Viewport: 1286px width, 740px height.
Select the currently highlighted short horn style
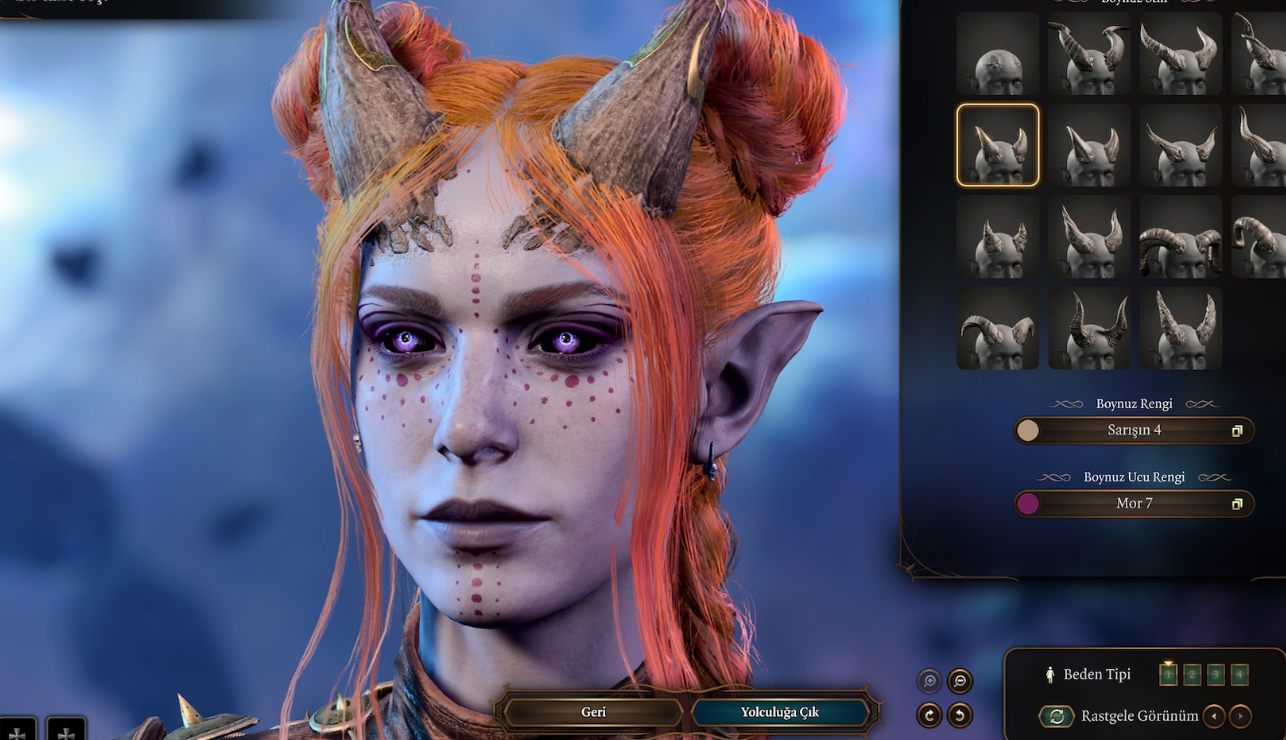[x=997, y=146]
